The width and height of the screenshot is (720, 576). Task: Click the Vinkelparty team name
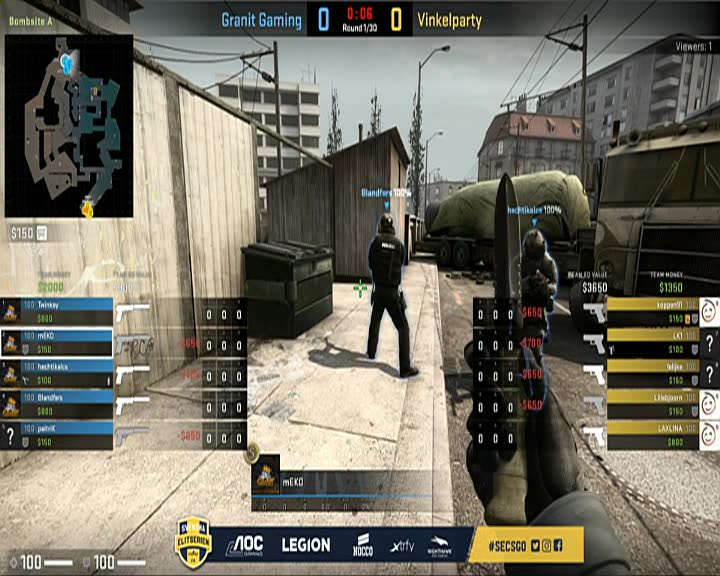[x=449, y=19]
